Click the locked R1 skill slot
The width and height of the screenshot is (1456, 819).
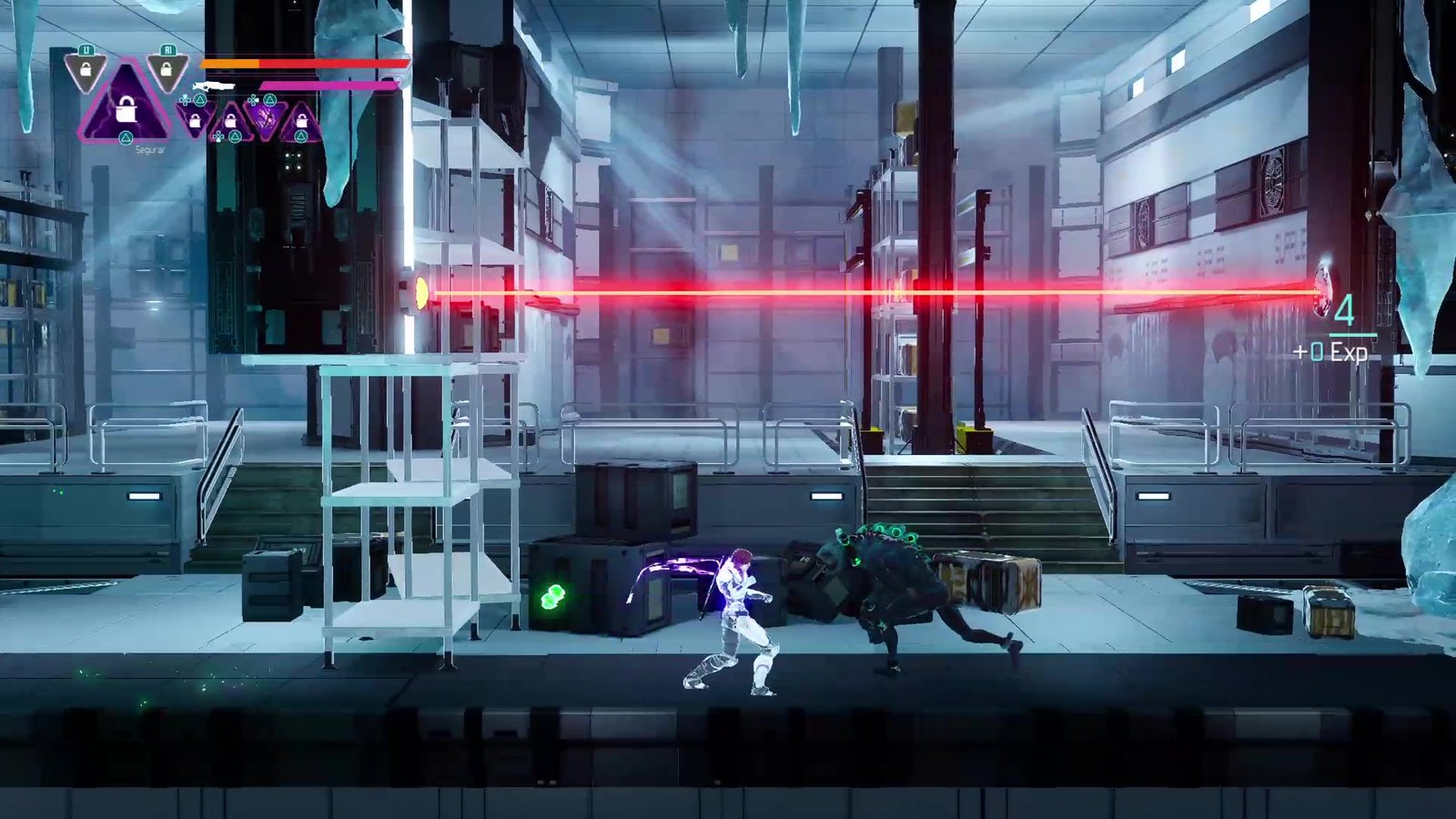(167, 70)
